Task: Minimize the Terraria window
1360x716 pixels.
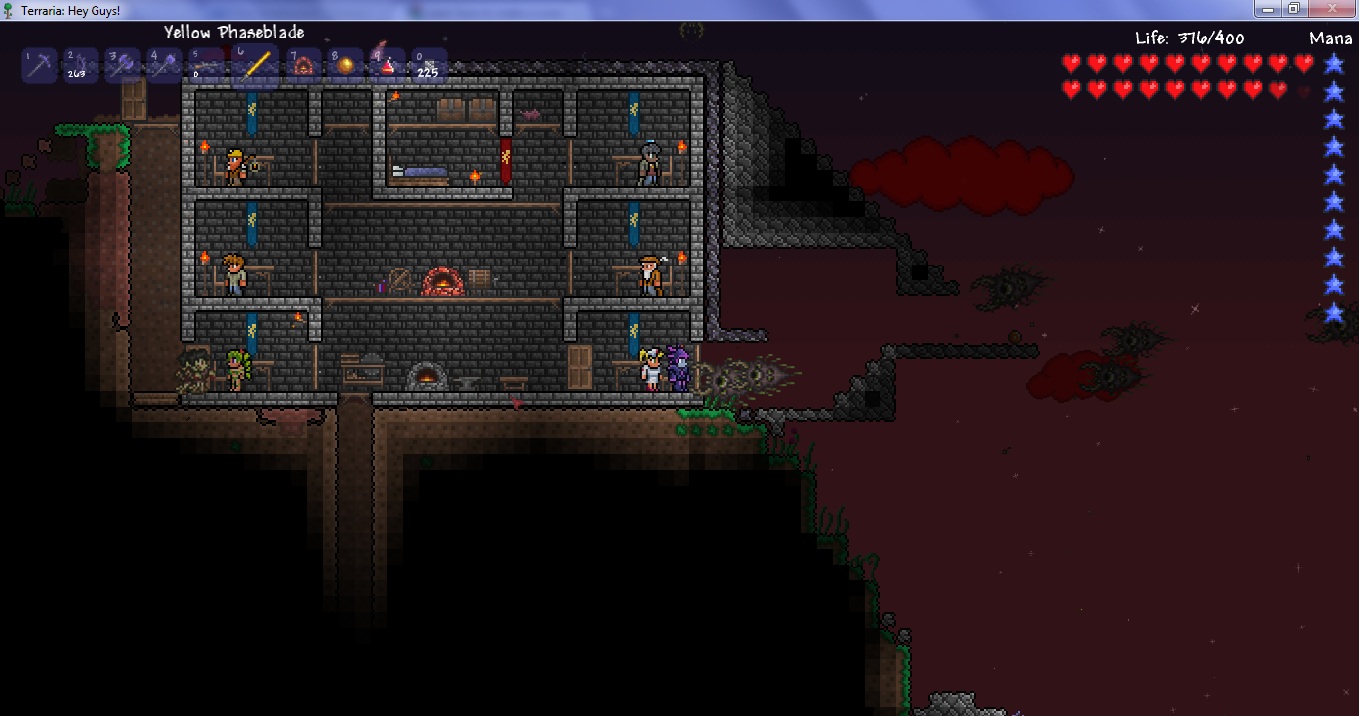Action: pos(1269,9)
